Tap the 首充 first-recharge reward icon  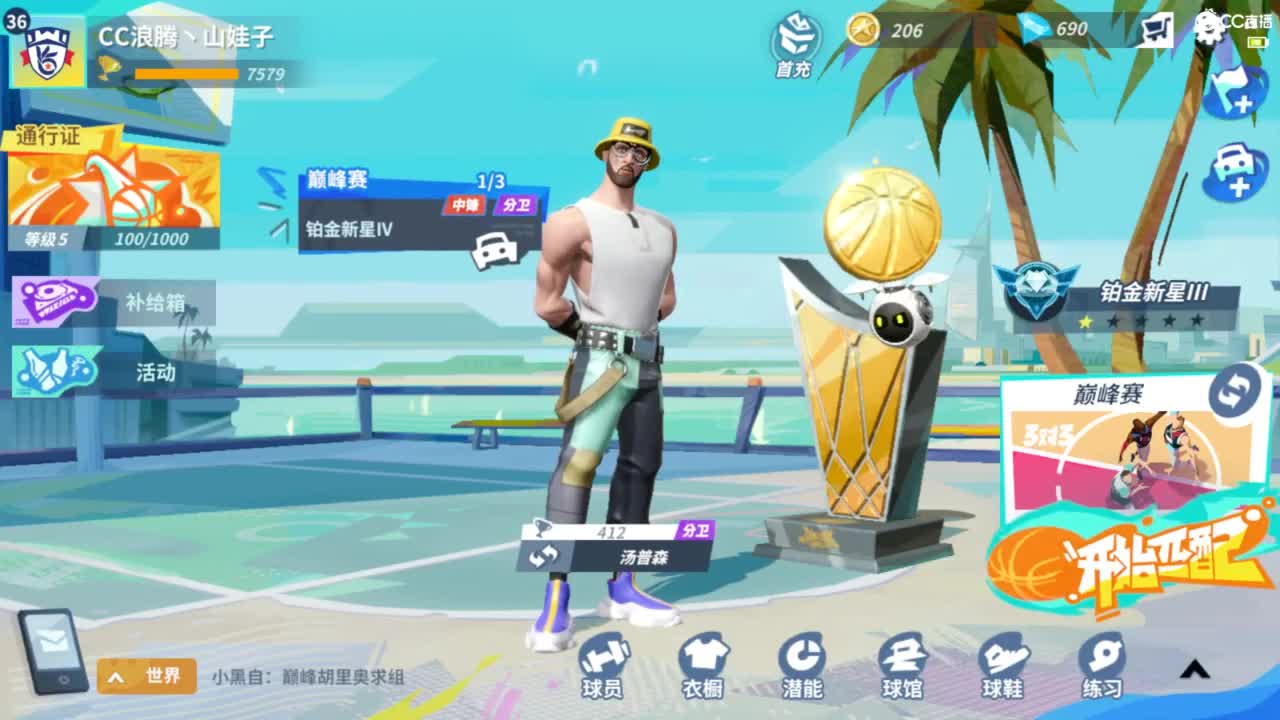(791, 44)
